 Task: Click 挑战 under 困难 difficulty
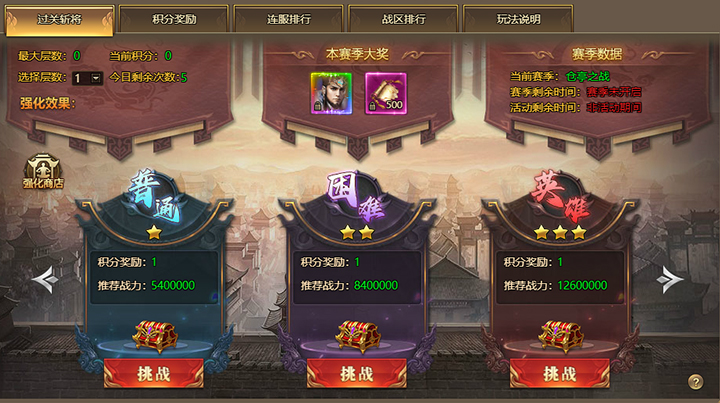tap(356, 373)
